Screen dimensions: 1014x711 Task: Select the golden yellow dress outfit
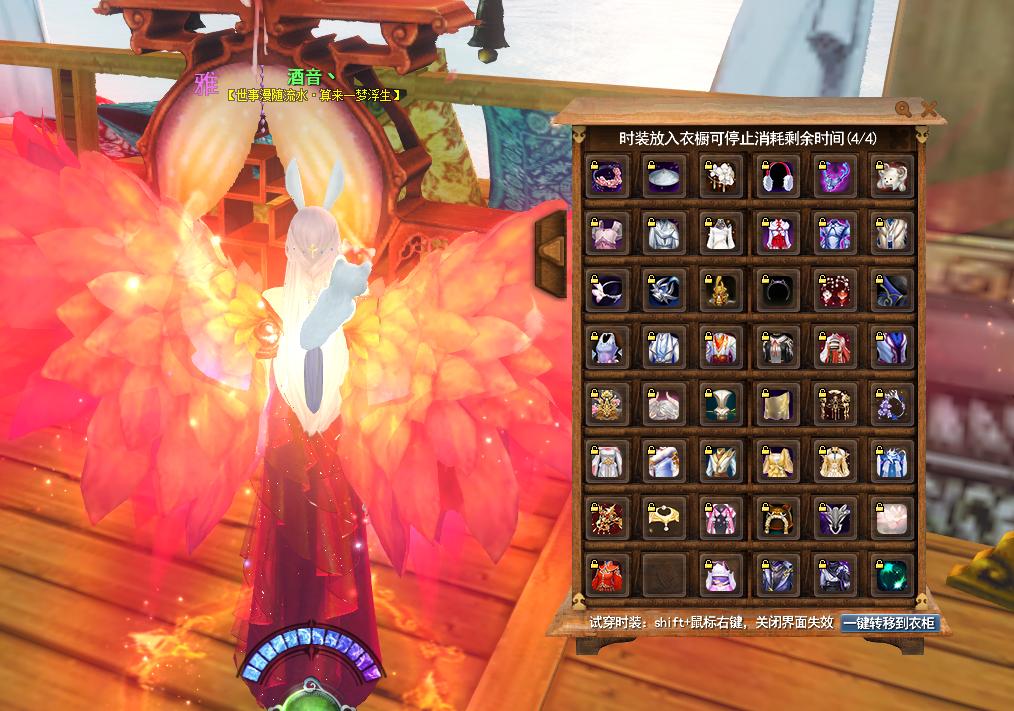coord(777,461)
